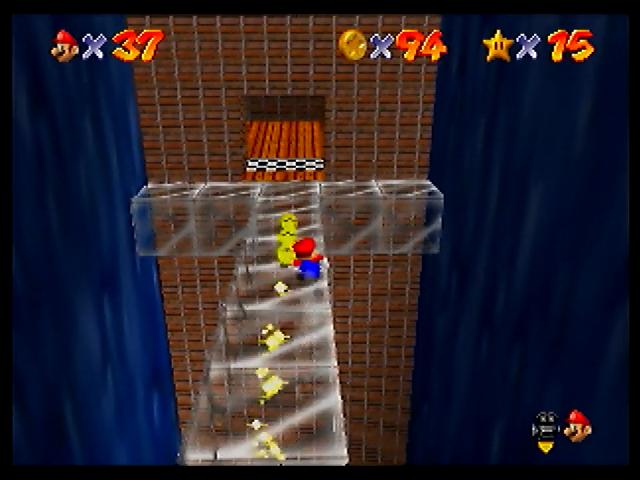640x480 pixels.
Task: Click the Mario head lives icon
Action: pos(66,45)
